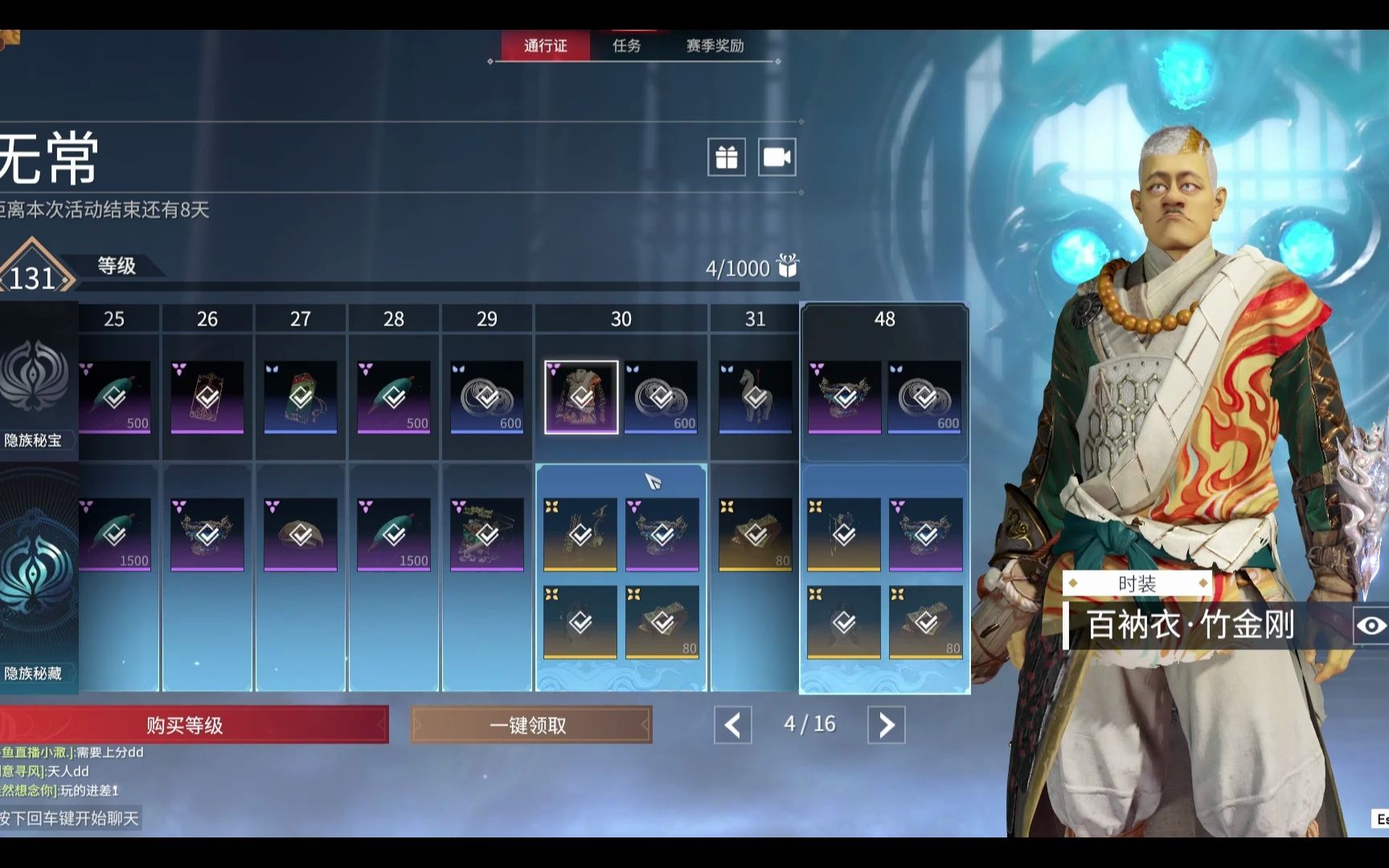
Task: Switch to the 通行证 tab
Action: pyautogui.click(x=546, y=46)
